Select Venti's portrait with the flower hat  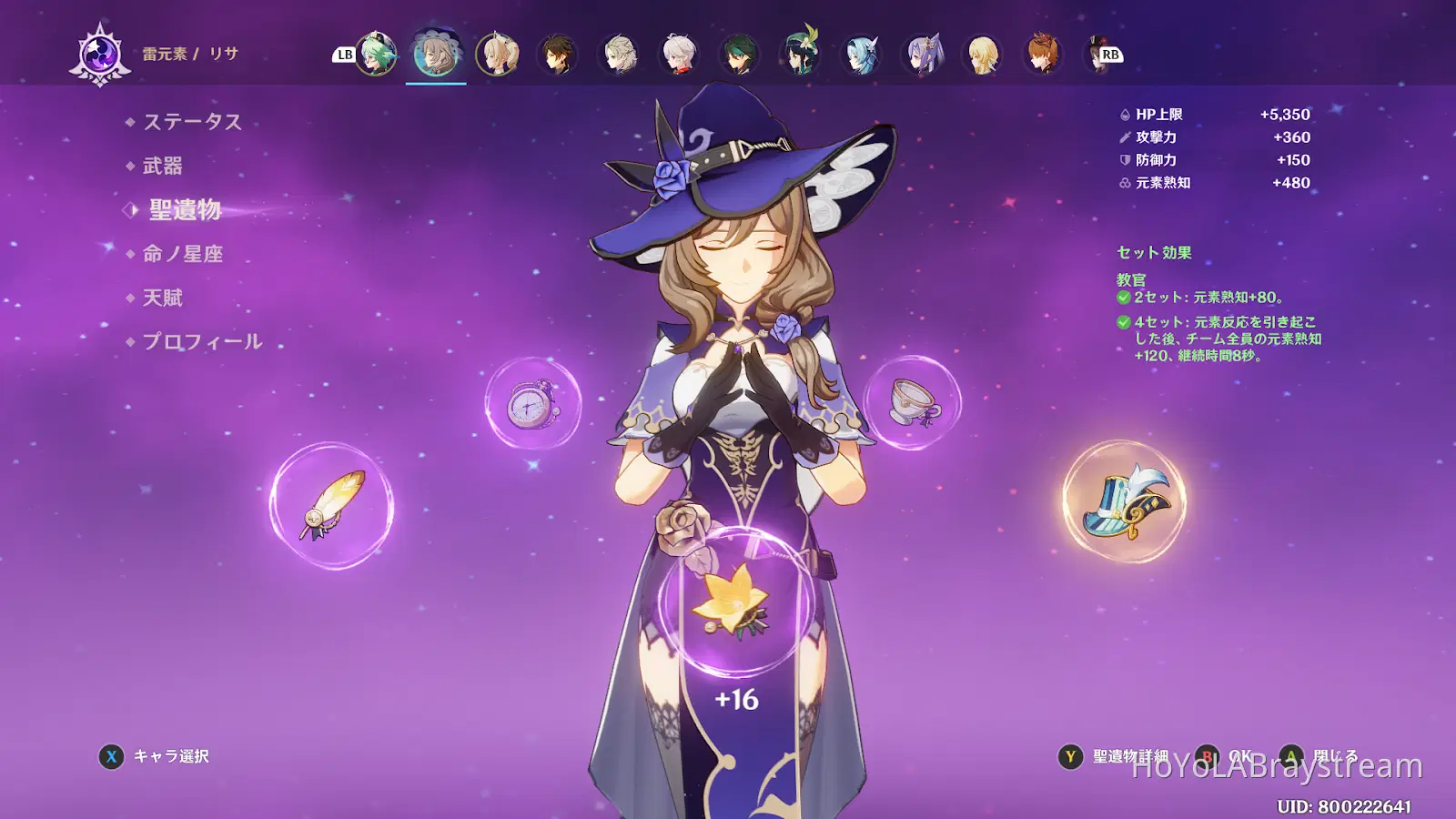pyautogui.click(x=801, y=55)
